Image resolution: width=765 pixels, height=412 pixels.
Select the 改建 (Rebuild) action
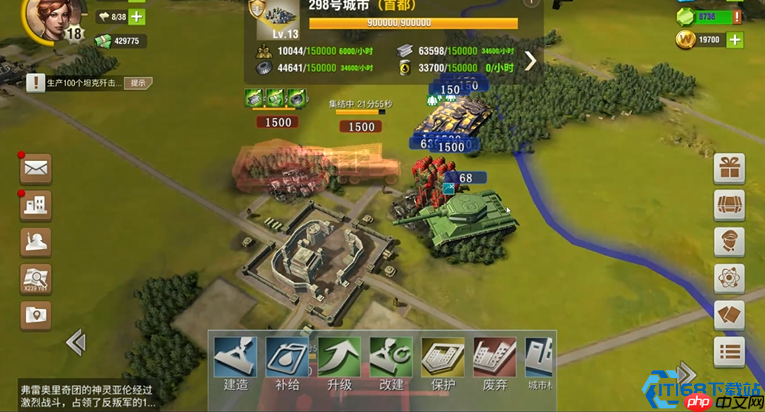[391, 360]
